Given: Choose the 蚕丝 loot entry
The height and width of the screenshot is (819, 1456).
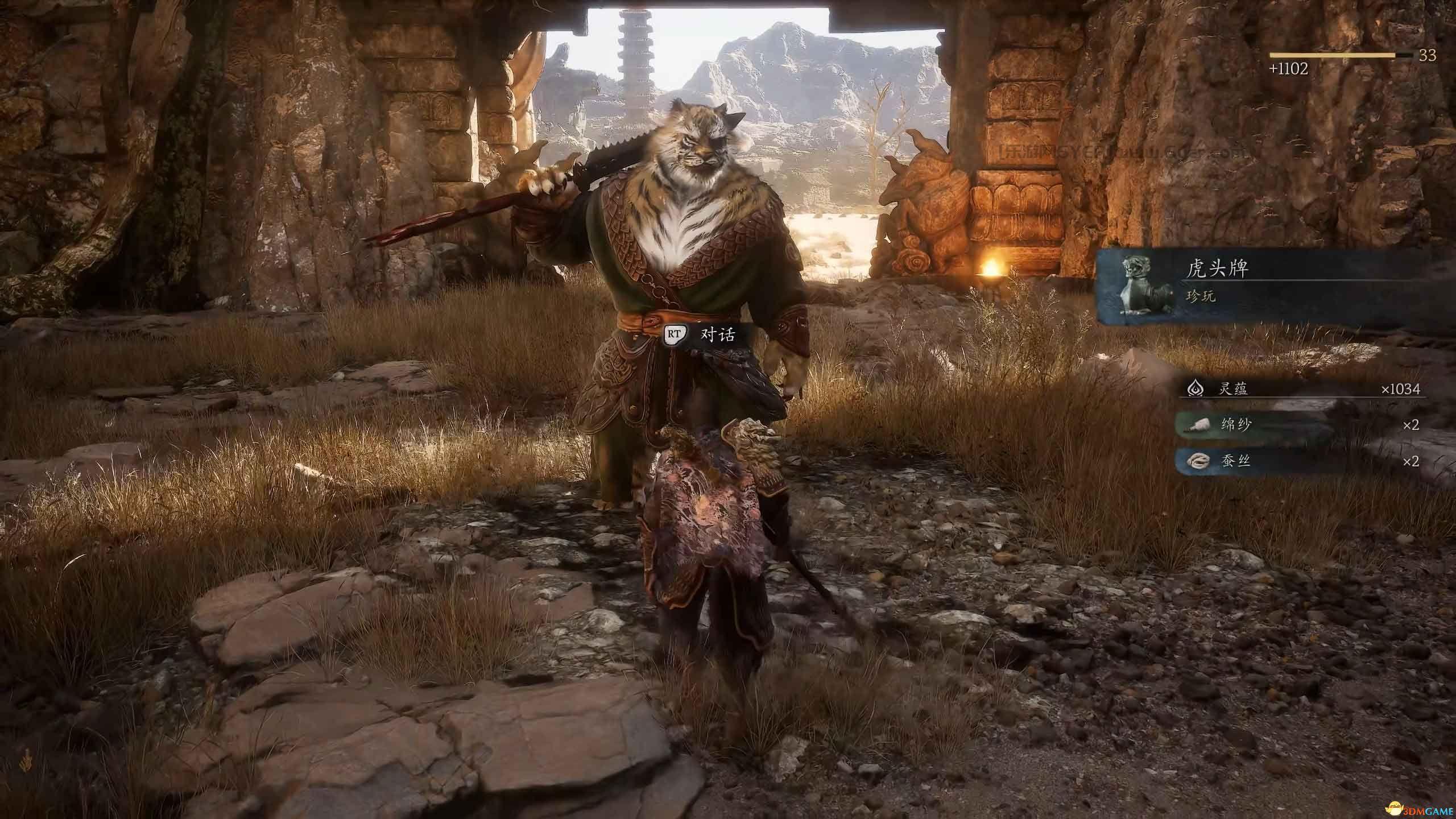Looking at the screenshot, I should pos(1302,461).
